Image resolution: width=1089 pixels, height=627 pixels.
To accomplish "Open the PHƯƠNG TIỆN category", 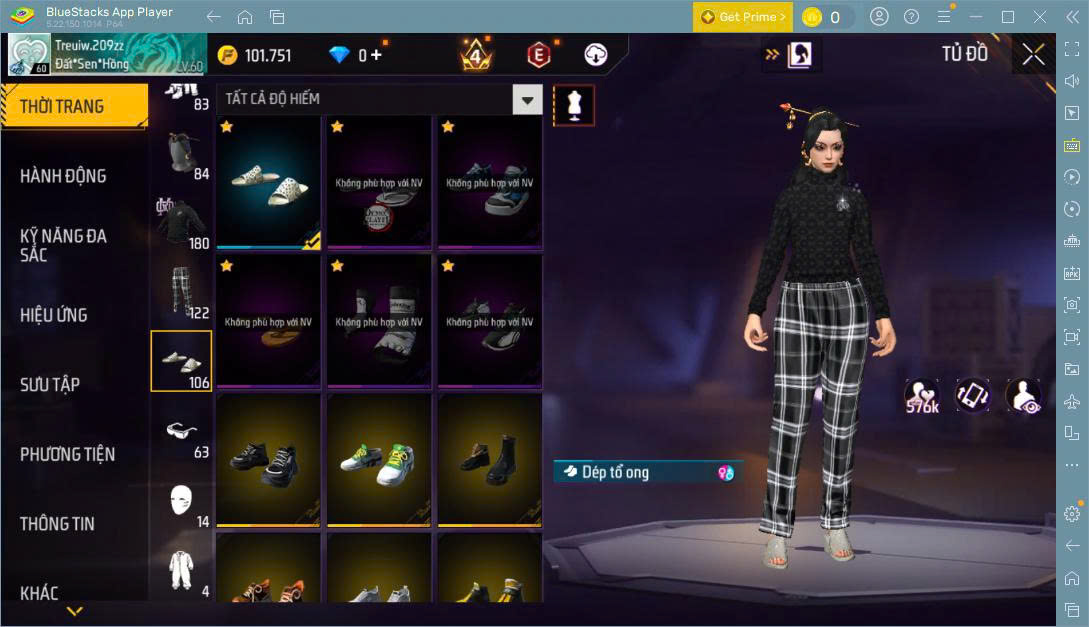I will pos(67,454).
